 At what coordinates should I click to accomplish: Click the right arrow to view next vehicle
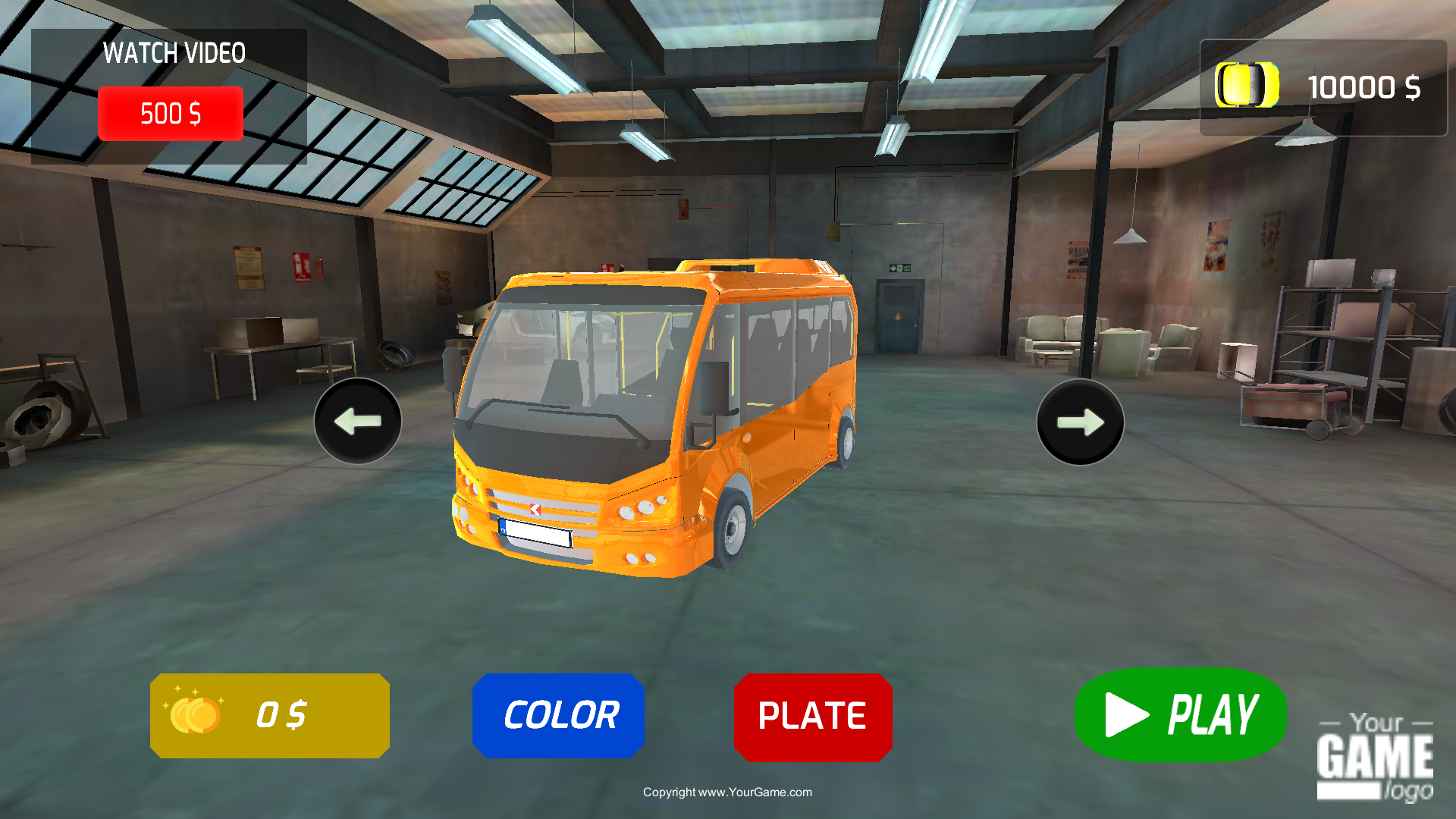click(x=1080, y=421)
